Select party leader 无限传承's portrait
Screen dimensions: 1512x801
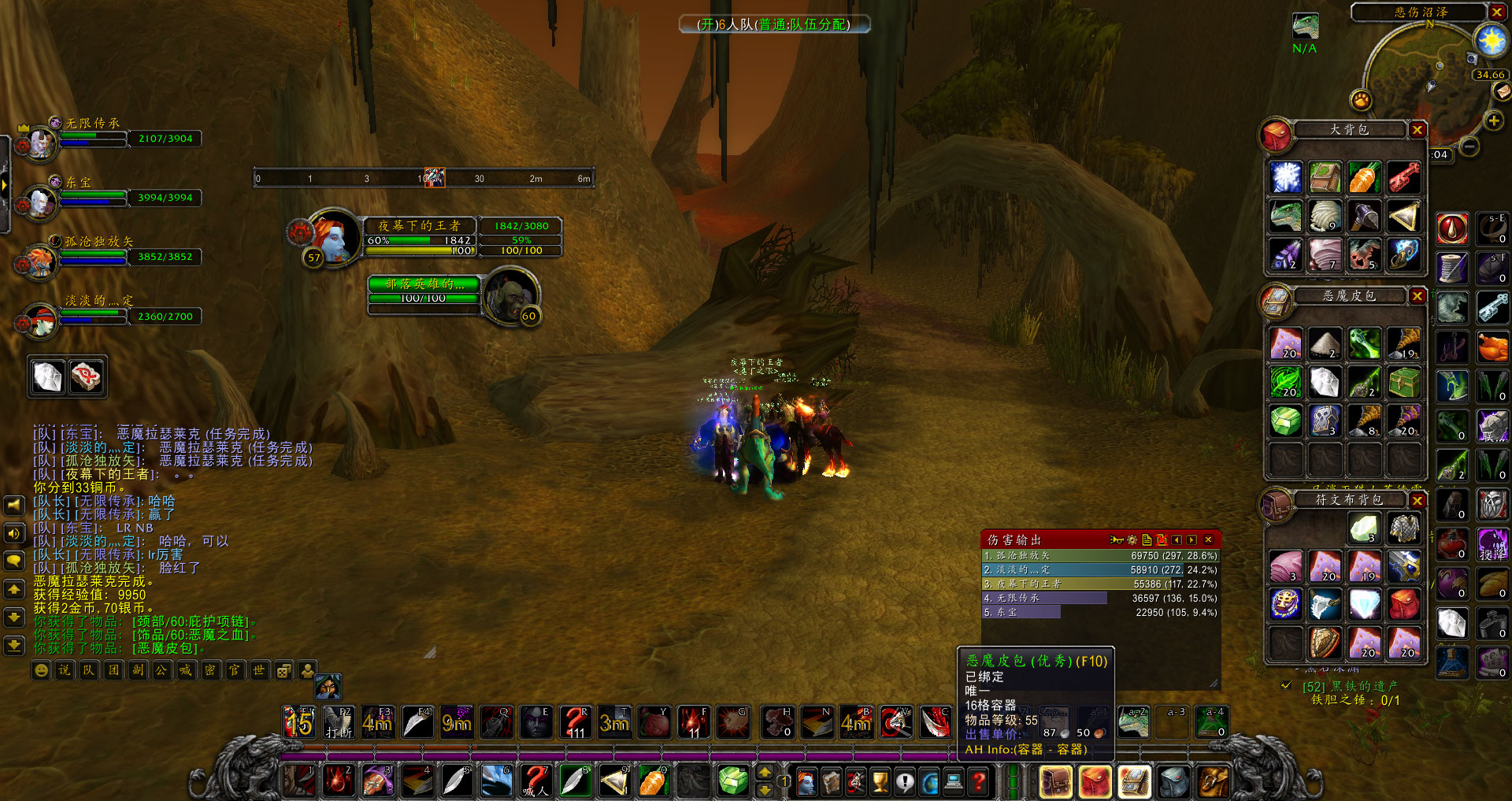pyautogui.click(x=39, y=143)
